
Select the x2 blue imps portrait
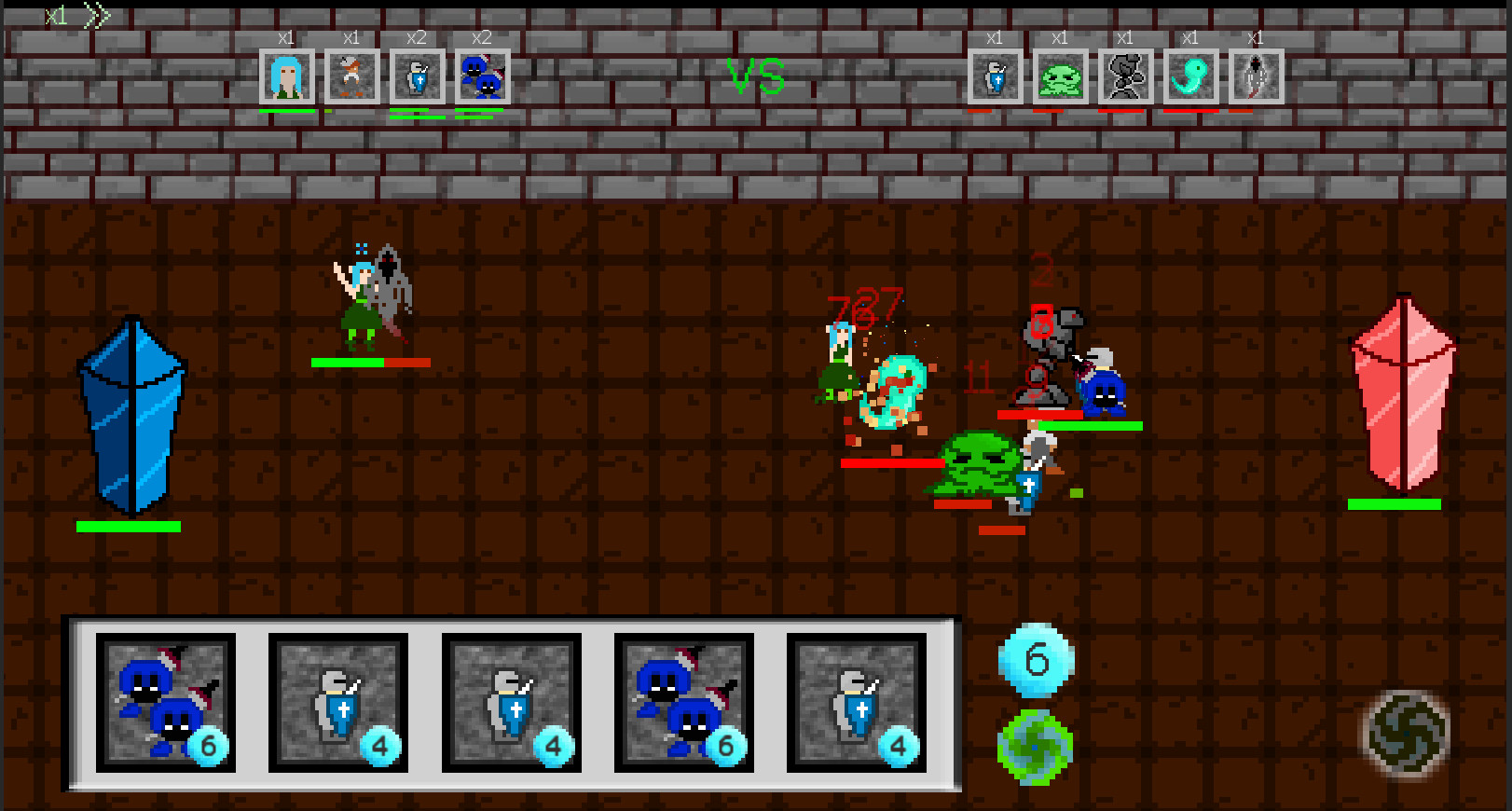483,76
